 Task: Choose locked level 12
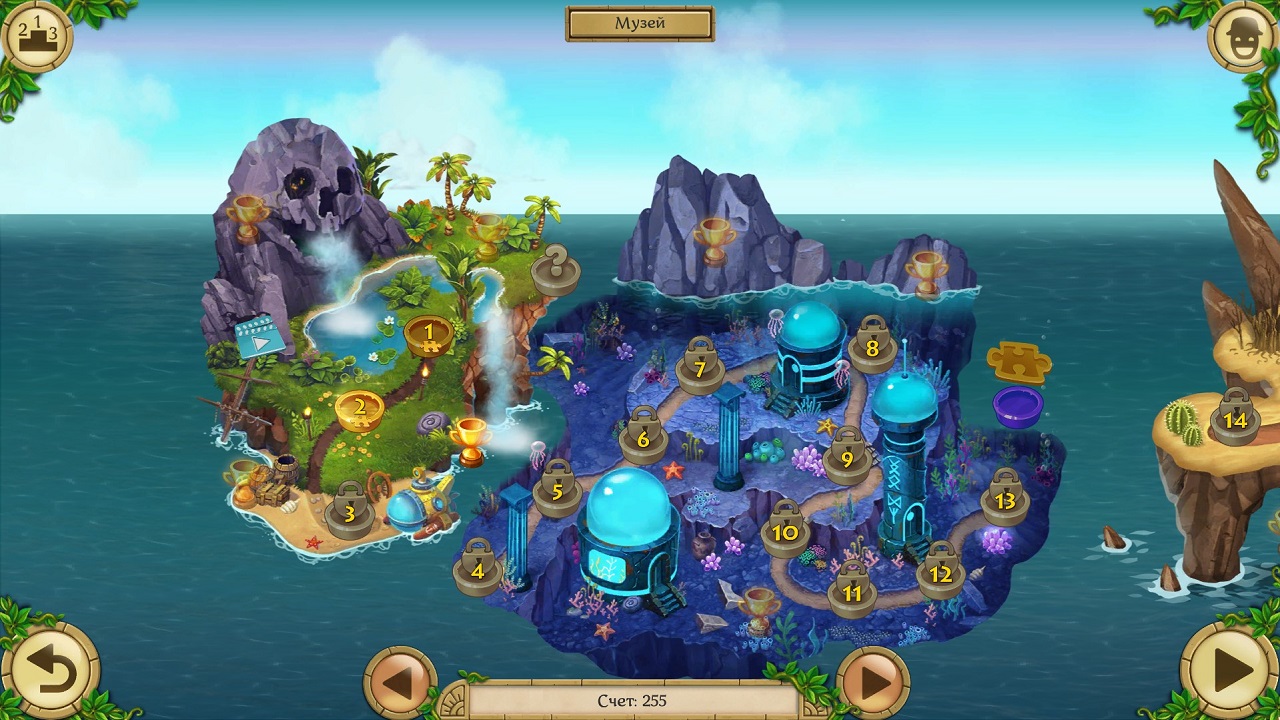tap(940, 572)
